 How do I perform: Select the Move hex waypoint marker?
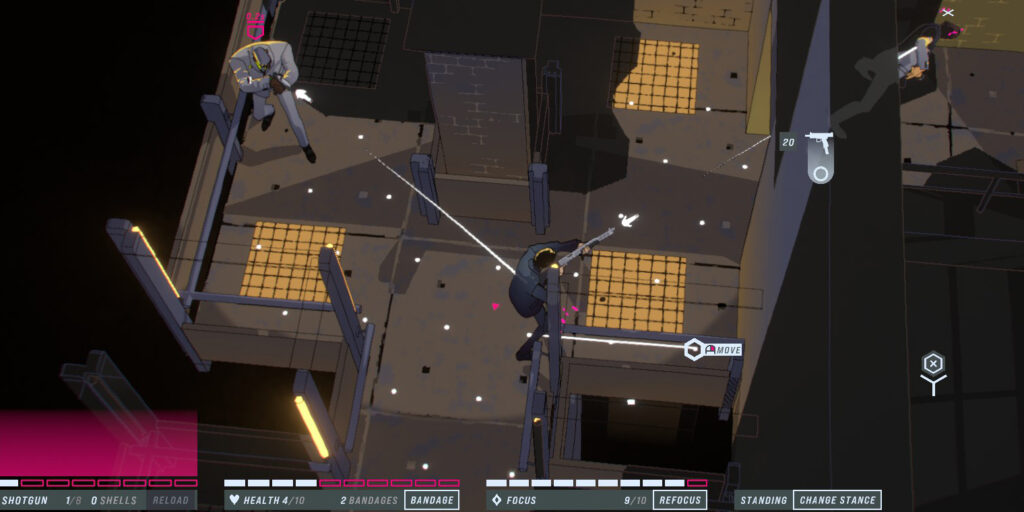click(693, 349)
